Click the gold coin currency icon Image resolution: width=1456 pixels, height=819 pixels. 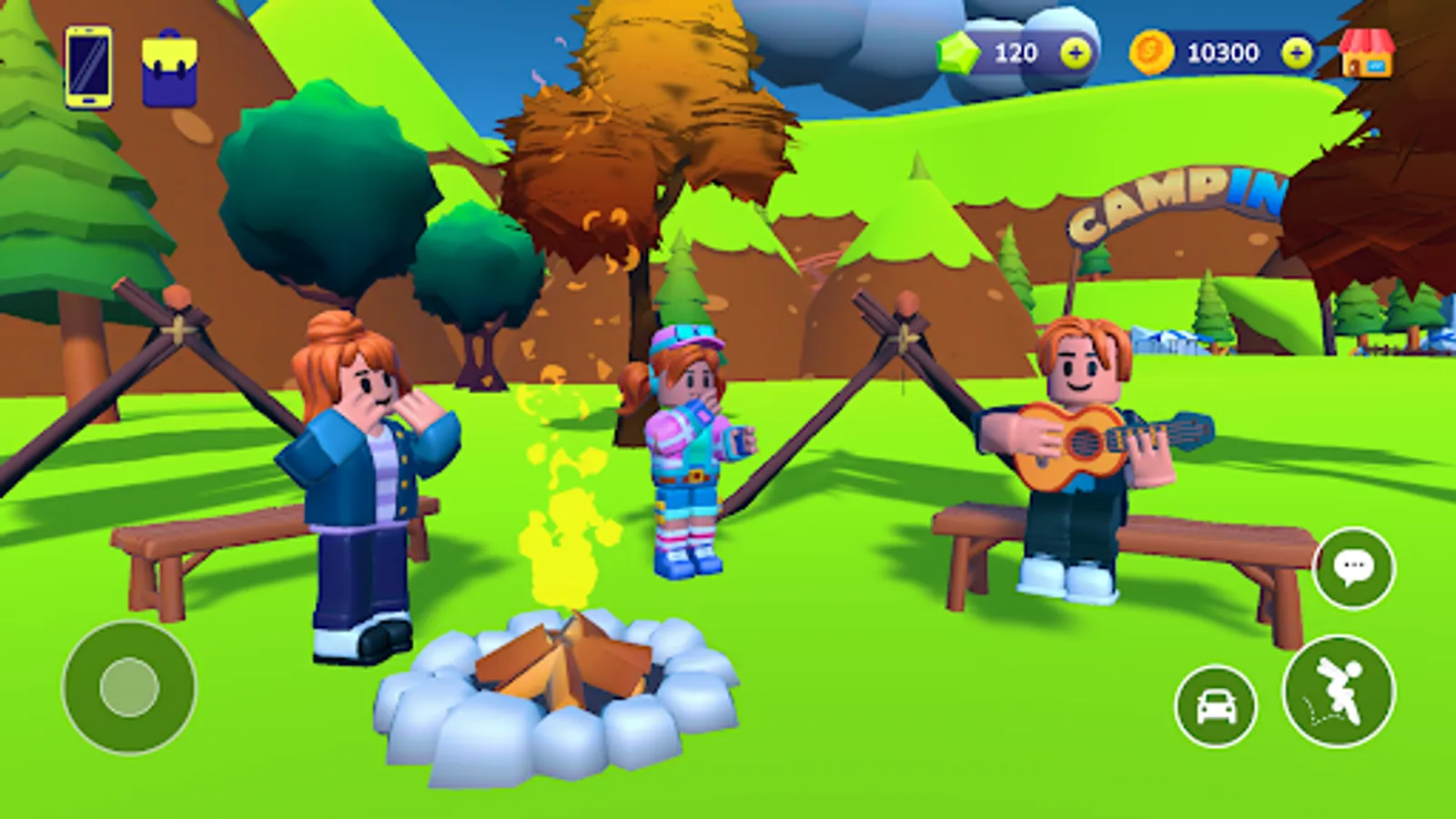(x=1153, y=53)
